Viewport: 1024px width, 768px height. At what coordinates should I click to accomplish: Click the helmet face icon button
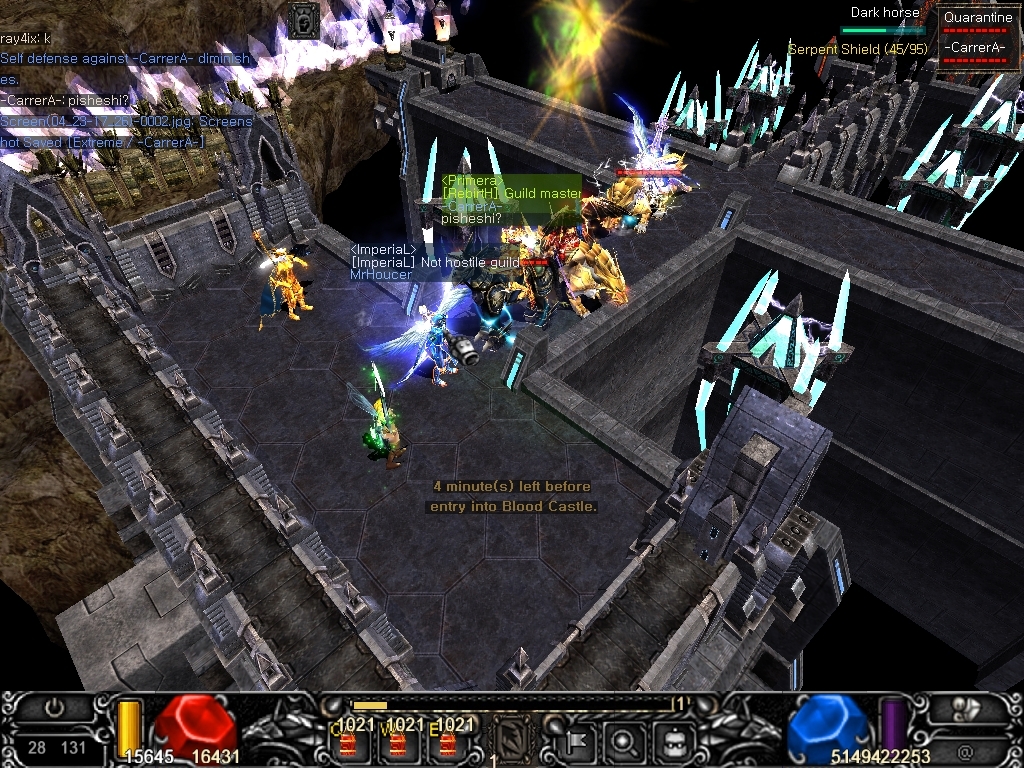point(671,741)
